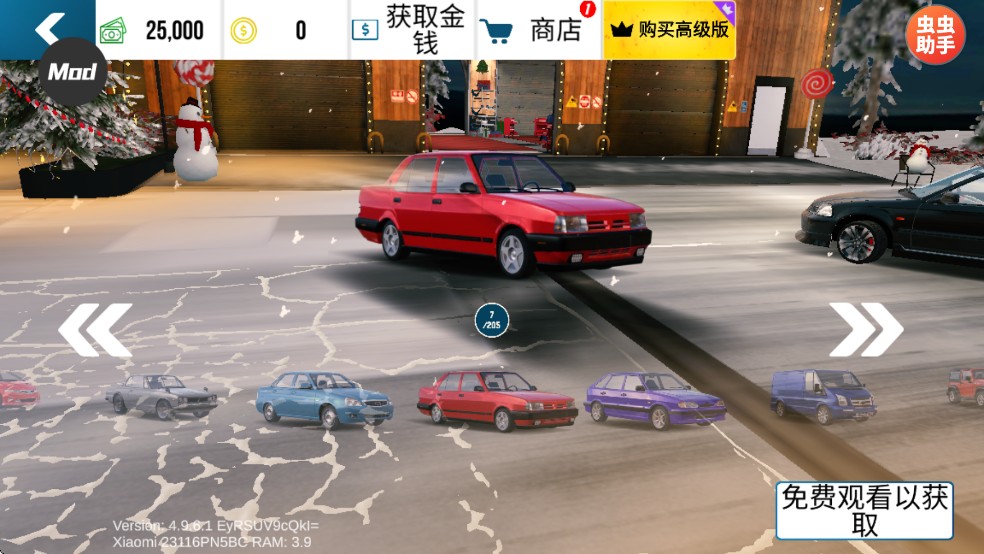This screenshot has height=554, width=984.
Task: Choose the blue van thumbnail
Action: [823, 395]
